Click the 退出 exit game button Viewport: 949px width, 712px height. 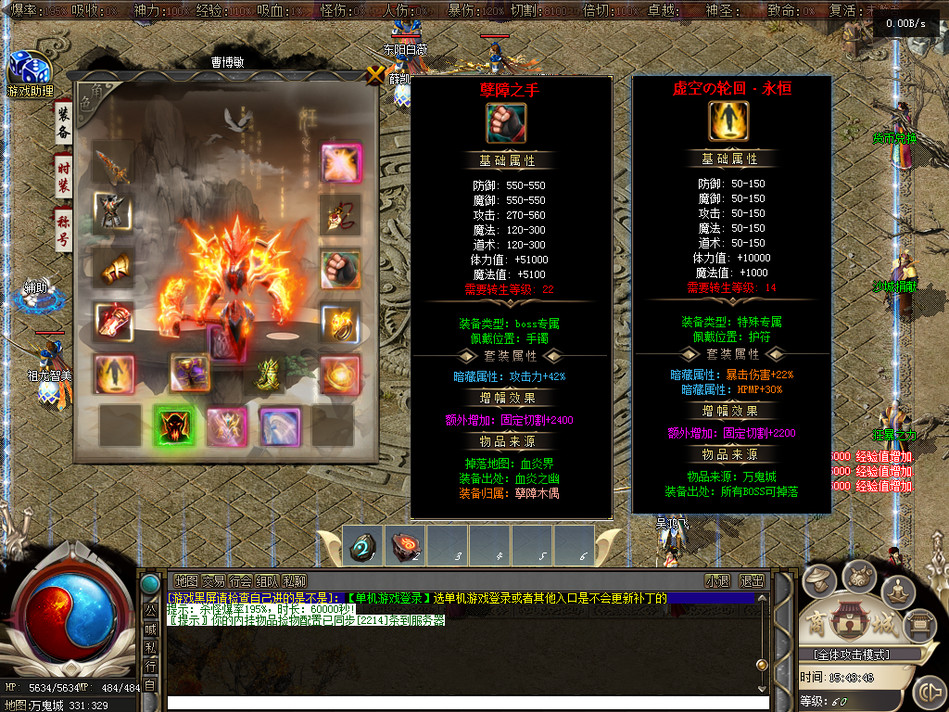(752, 581)
